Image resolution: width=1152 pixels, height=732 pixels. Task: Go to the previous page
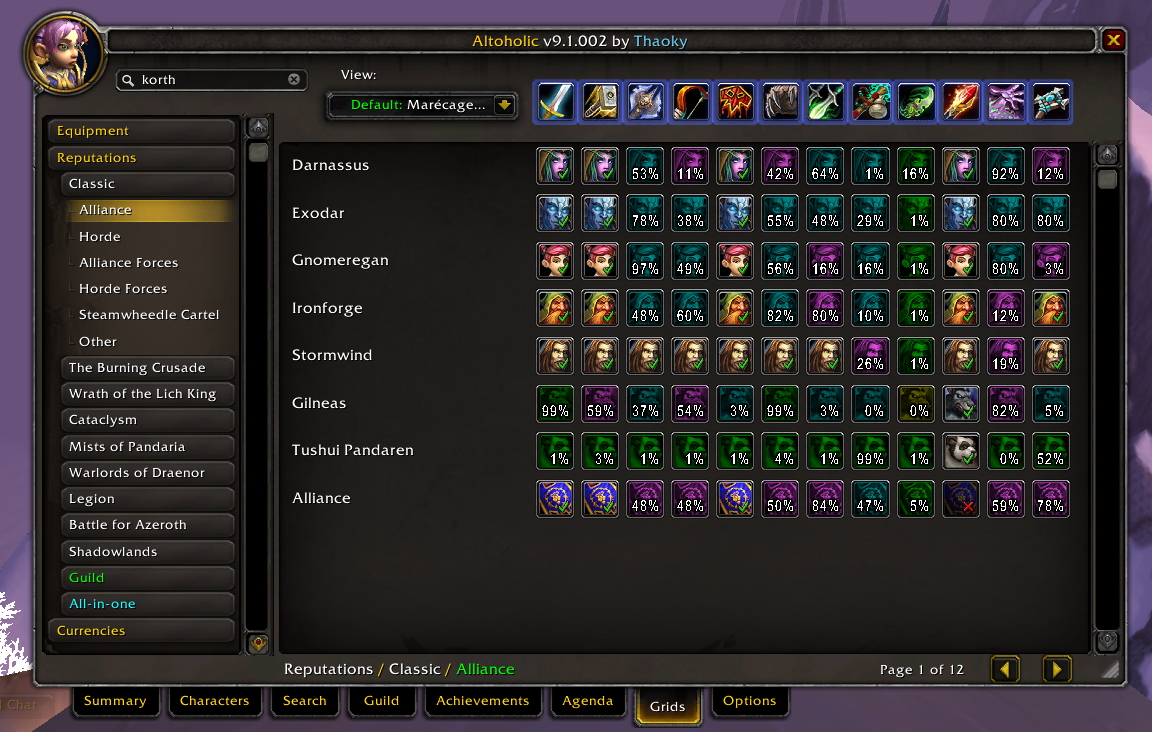[1006, 669]
